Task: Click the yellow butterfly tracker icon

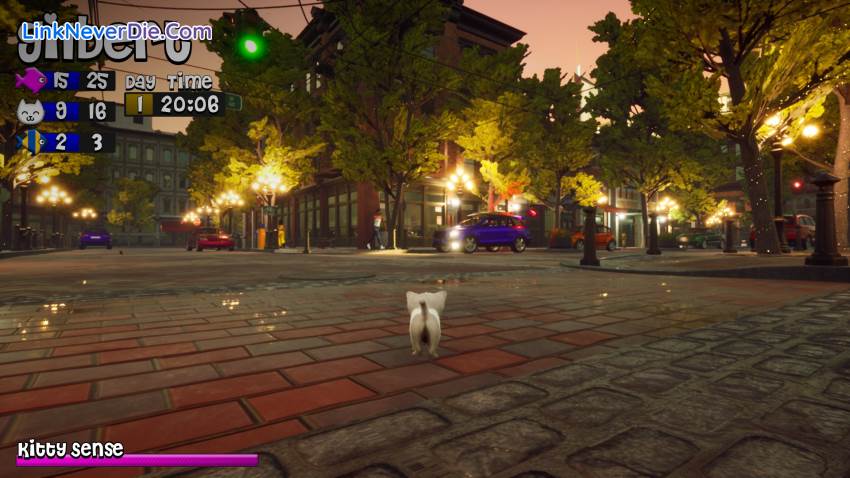Action: [30, 141]
